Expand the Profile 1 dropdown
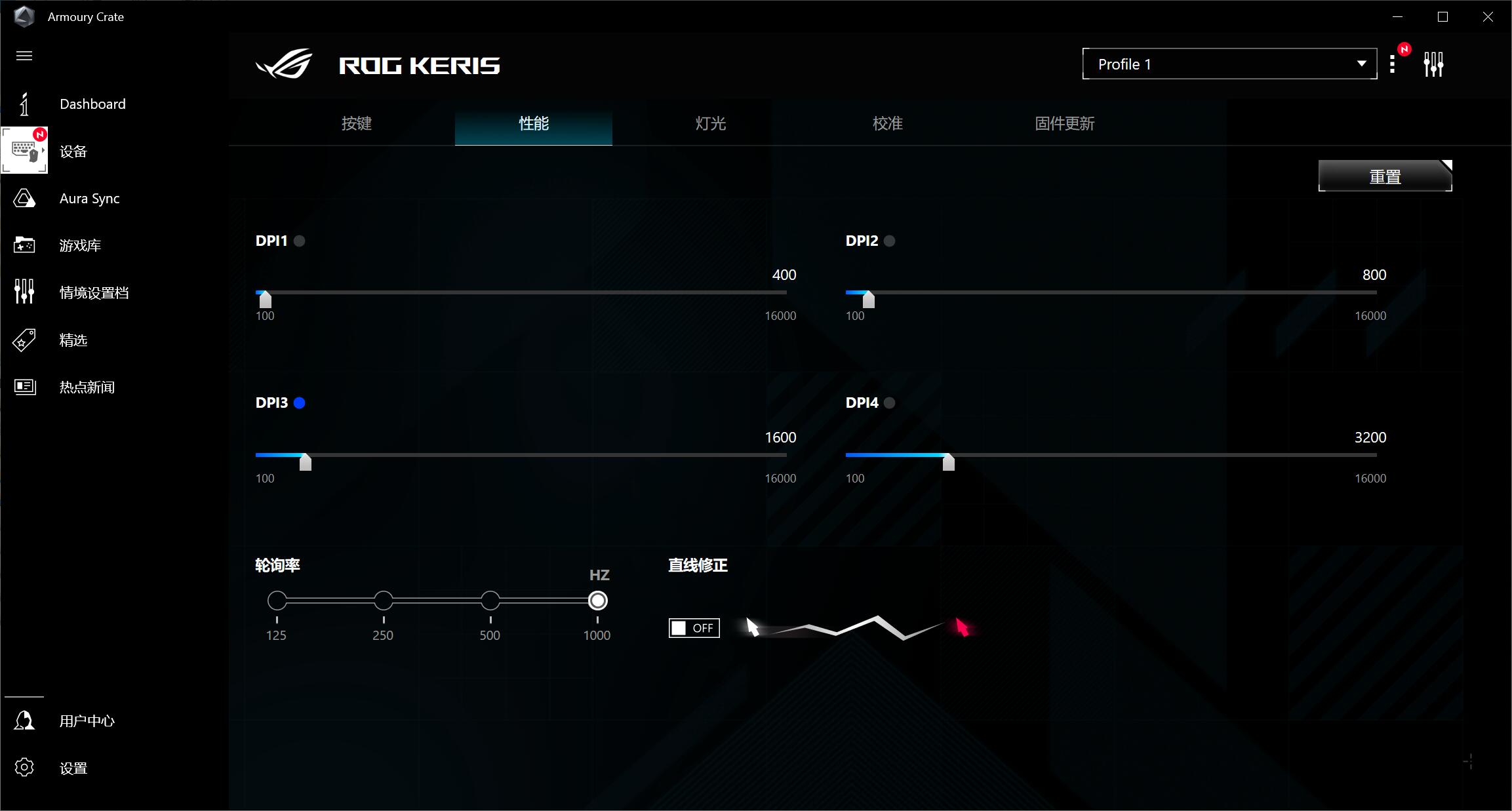The width and height of the screenshot is (1512, 811). [x=1229, y=64]
